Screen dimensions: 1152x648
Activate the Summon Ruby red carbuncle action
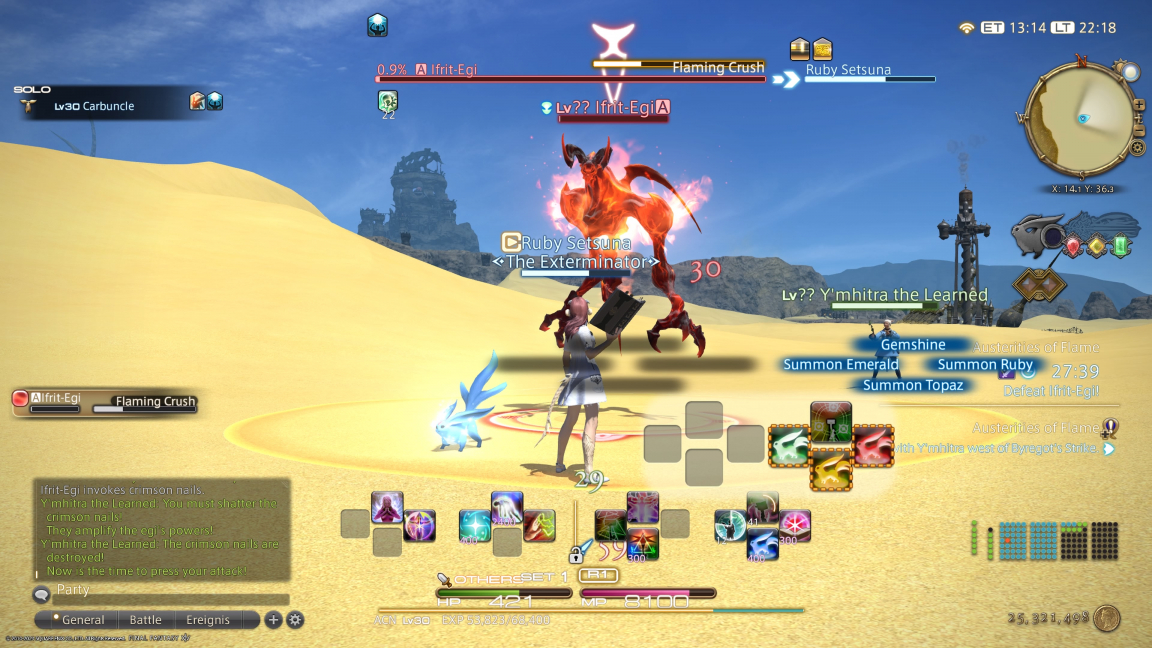tap(873, 445)
